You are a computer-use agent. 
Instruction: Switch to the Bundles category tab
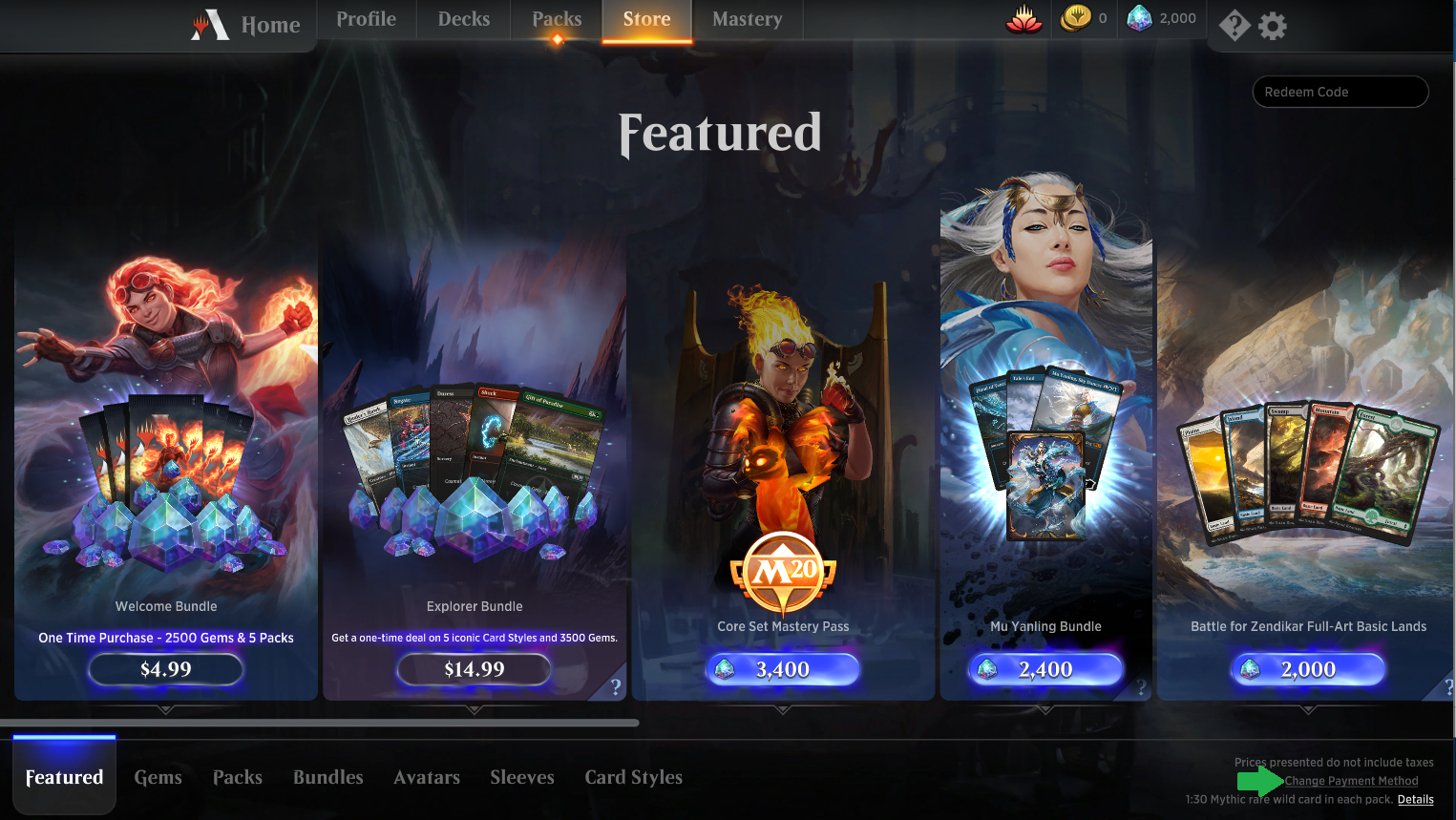click(327, 777)
